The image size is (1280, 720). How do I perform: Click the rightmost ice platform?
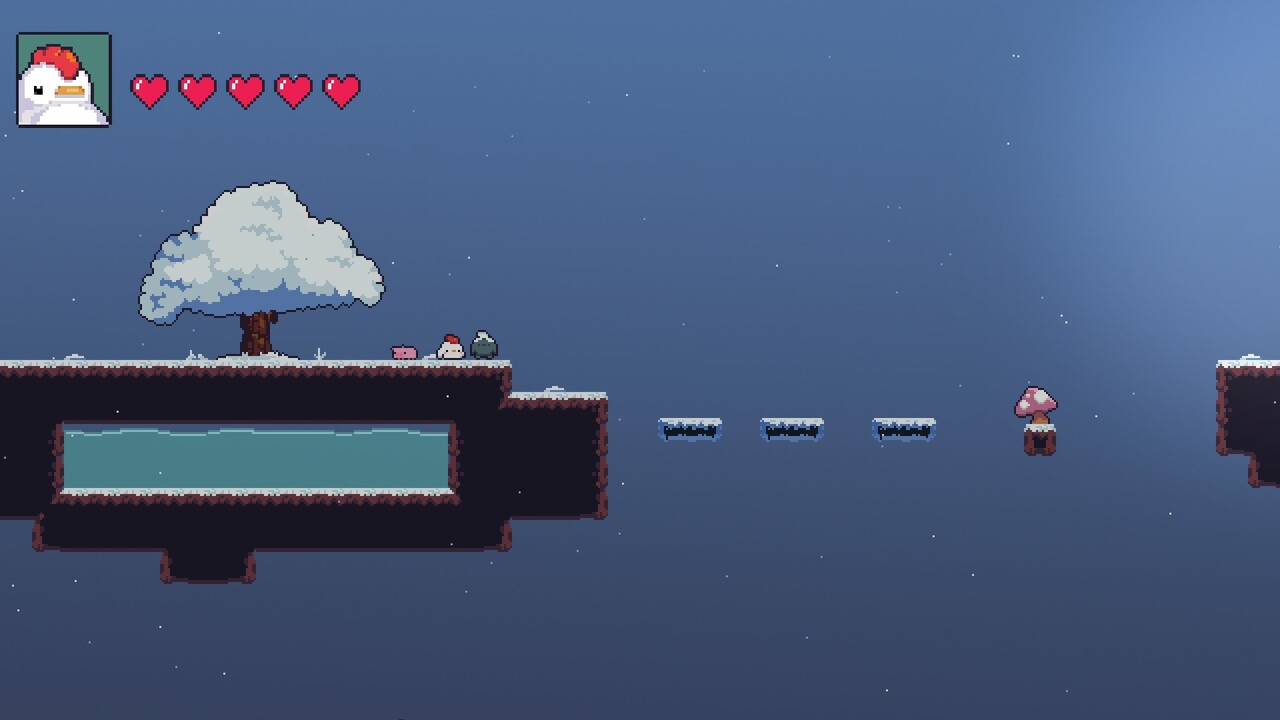pos(903,428)
